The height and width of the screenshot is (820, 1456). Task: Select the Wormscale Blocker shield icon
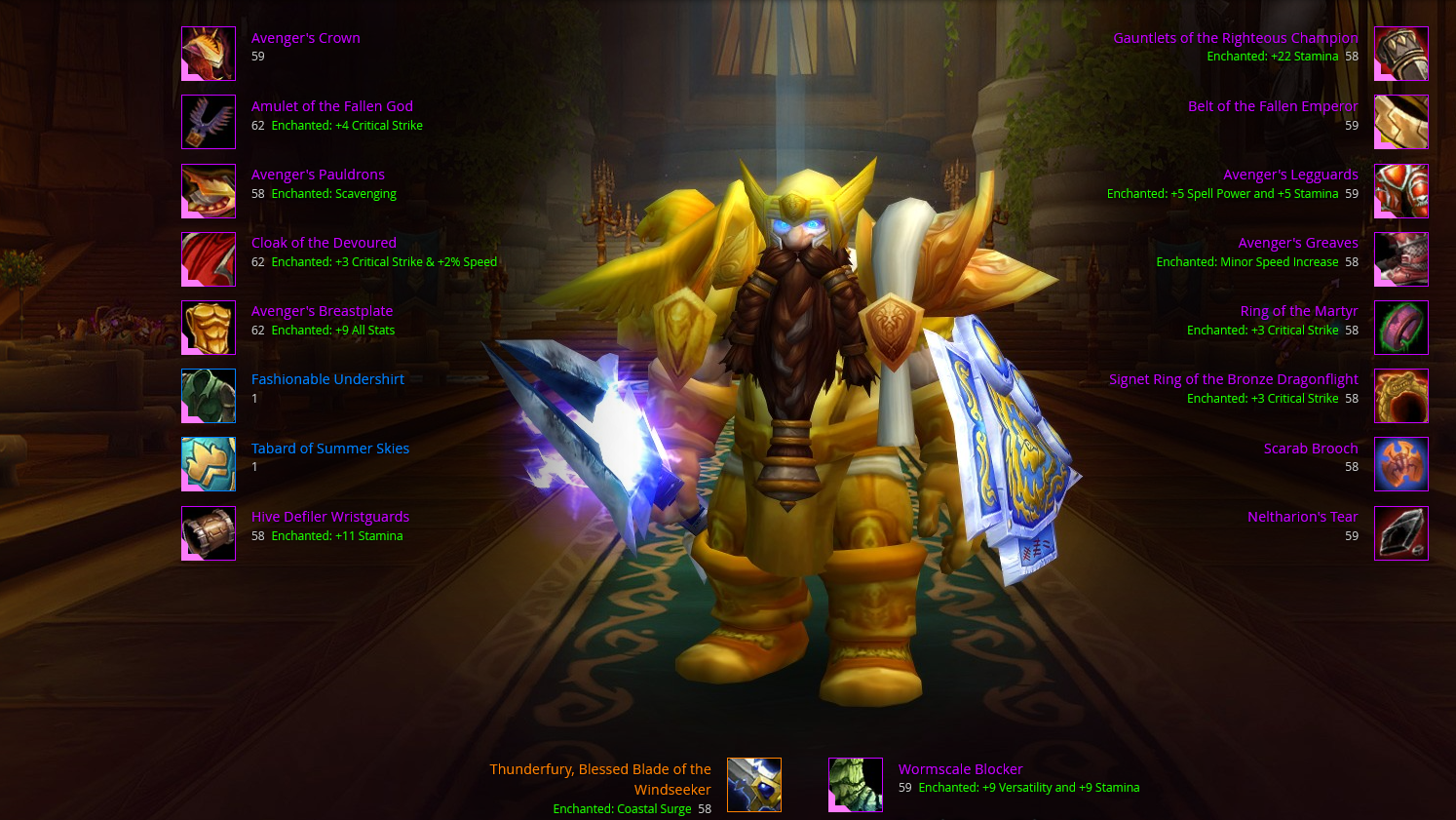(856, 785)
